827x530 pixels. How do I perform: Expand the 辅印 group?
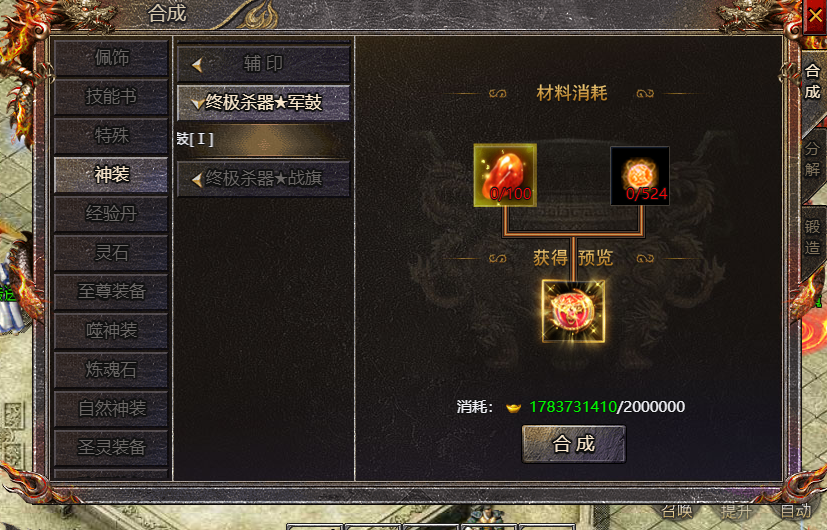263,64
